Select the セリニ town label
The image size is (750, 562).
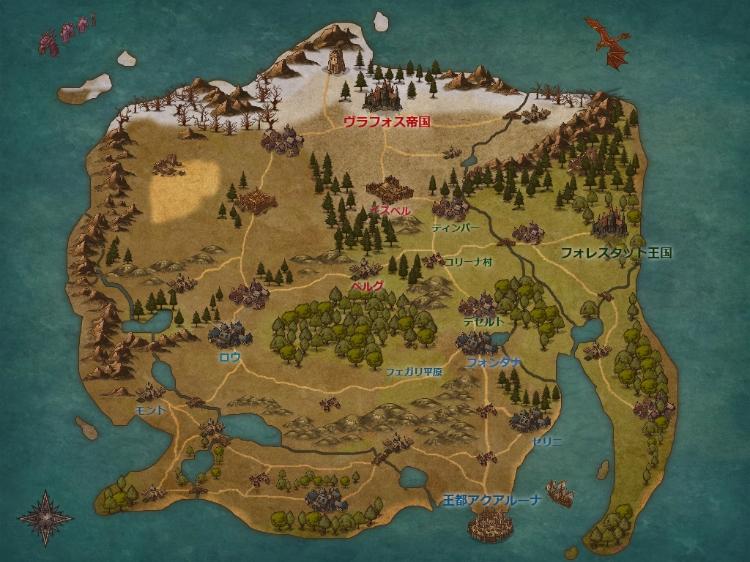(547, 440)
